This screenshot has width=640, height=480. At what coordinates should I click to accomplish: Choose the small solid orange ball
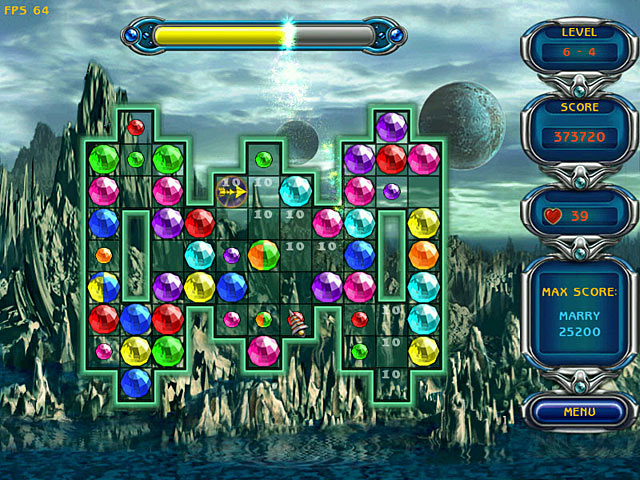(x=104, y=255)
